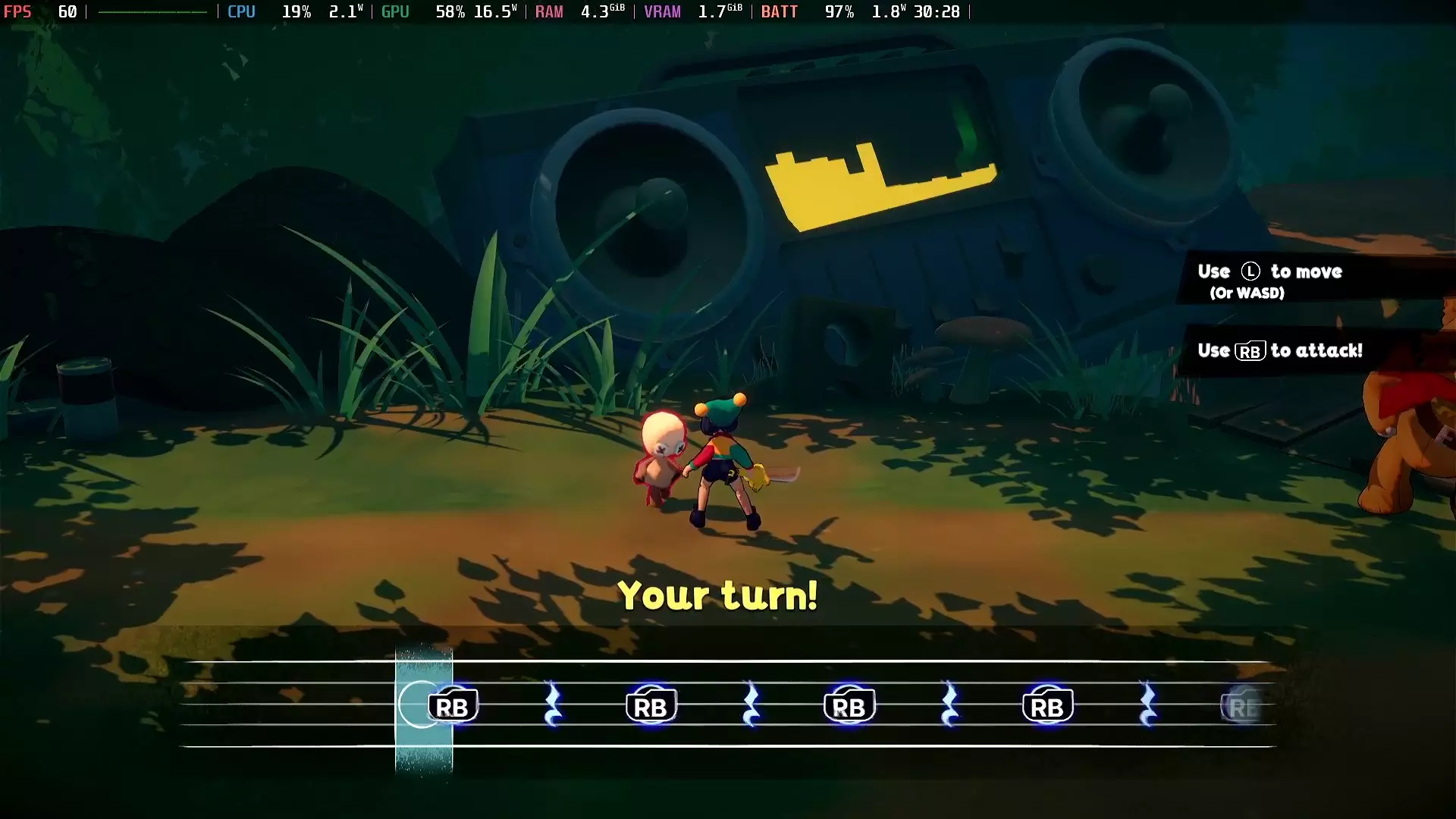Click the green CPU frametime graph

point(152,12)
